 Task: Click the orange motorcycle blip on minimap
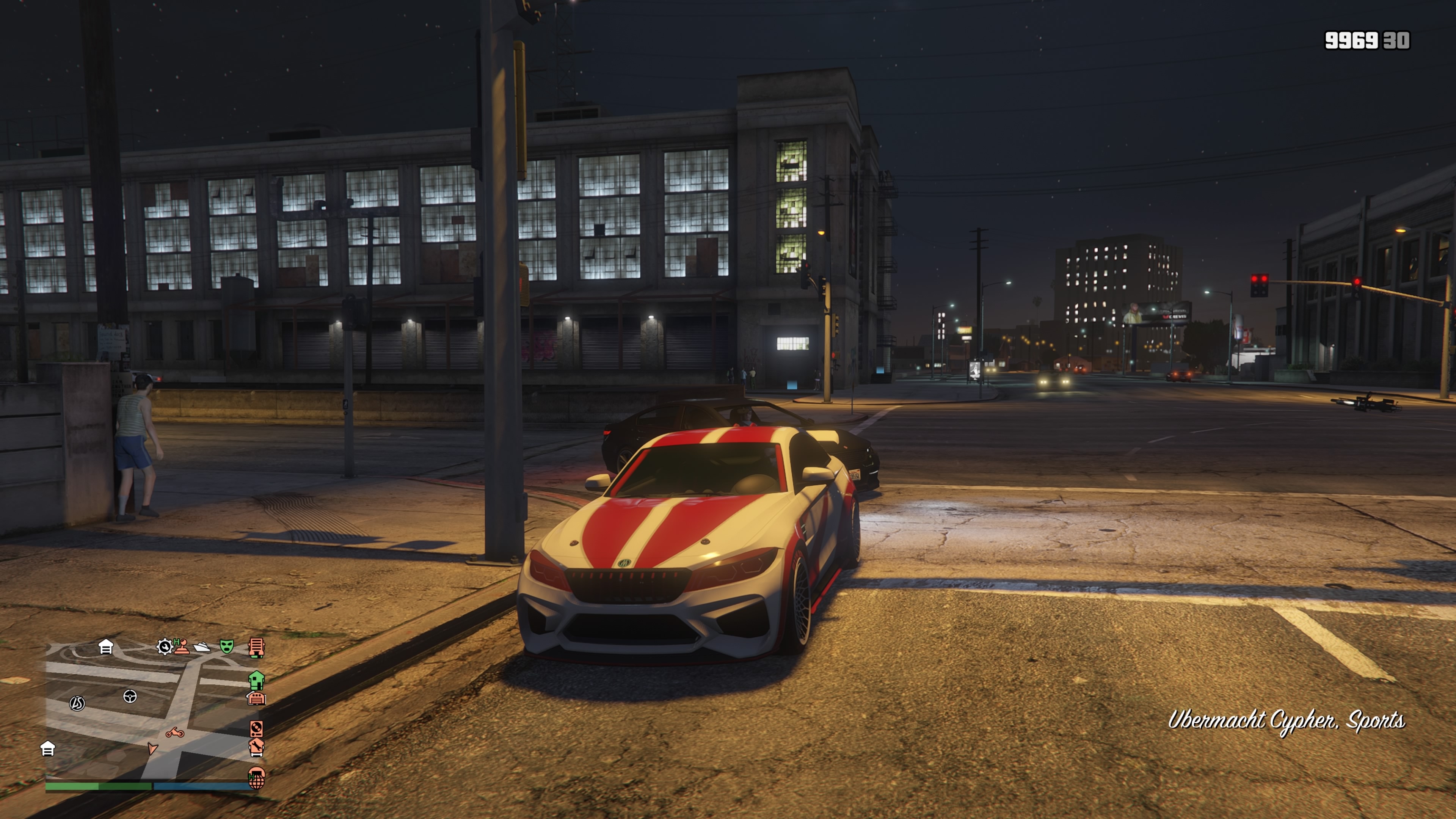coord(175,733)
